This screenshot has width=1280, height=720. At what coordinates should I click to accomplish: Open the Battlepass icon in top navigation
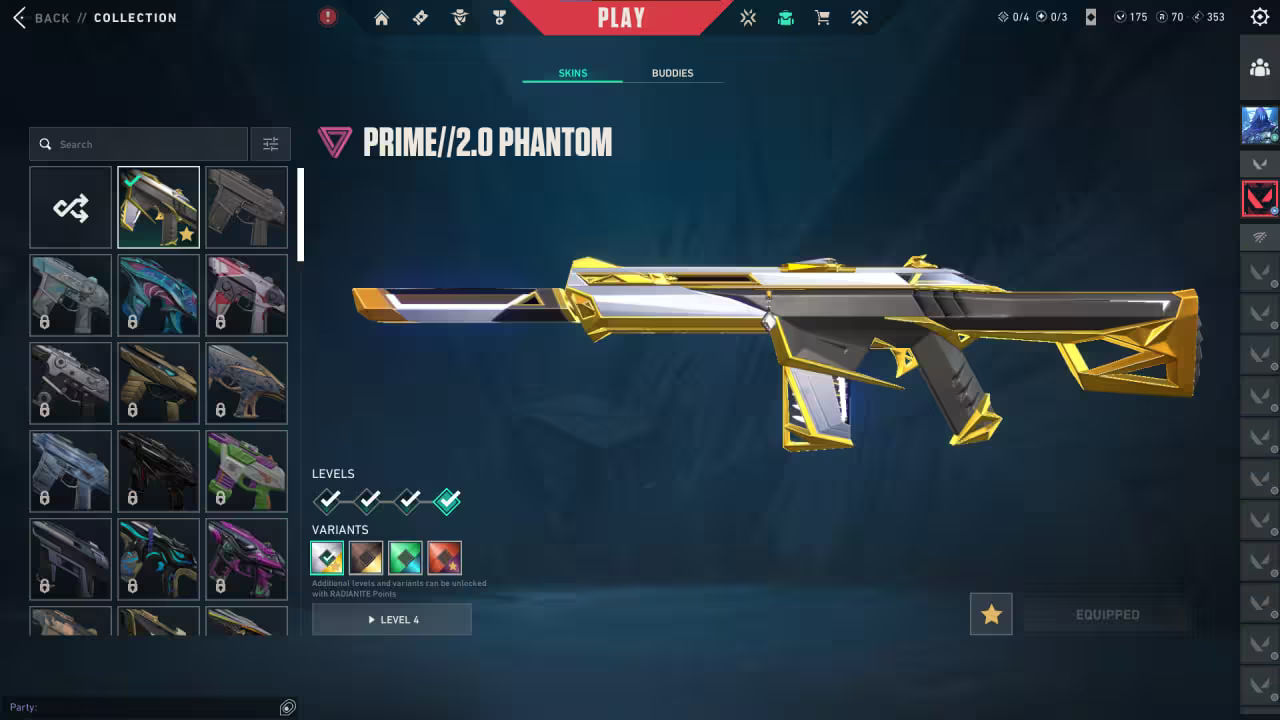tap(420, 17)
